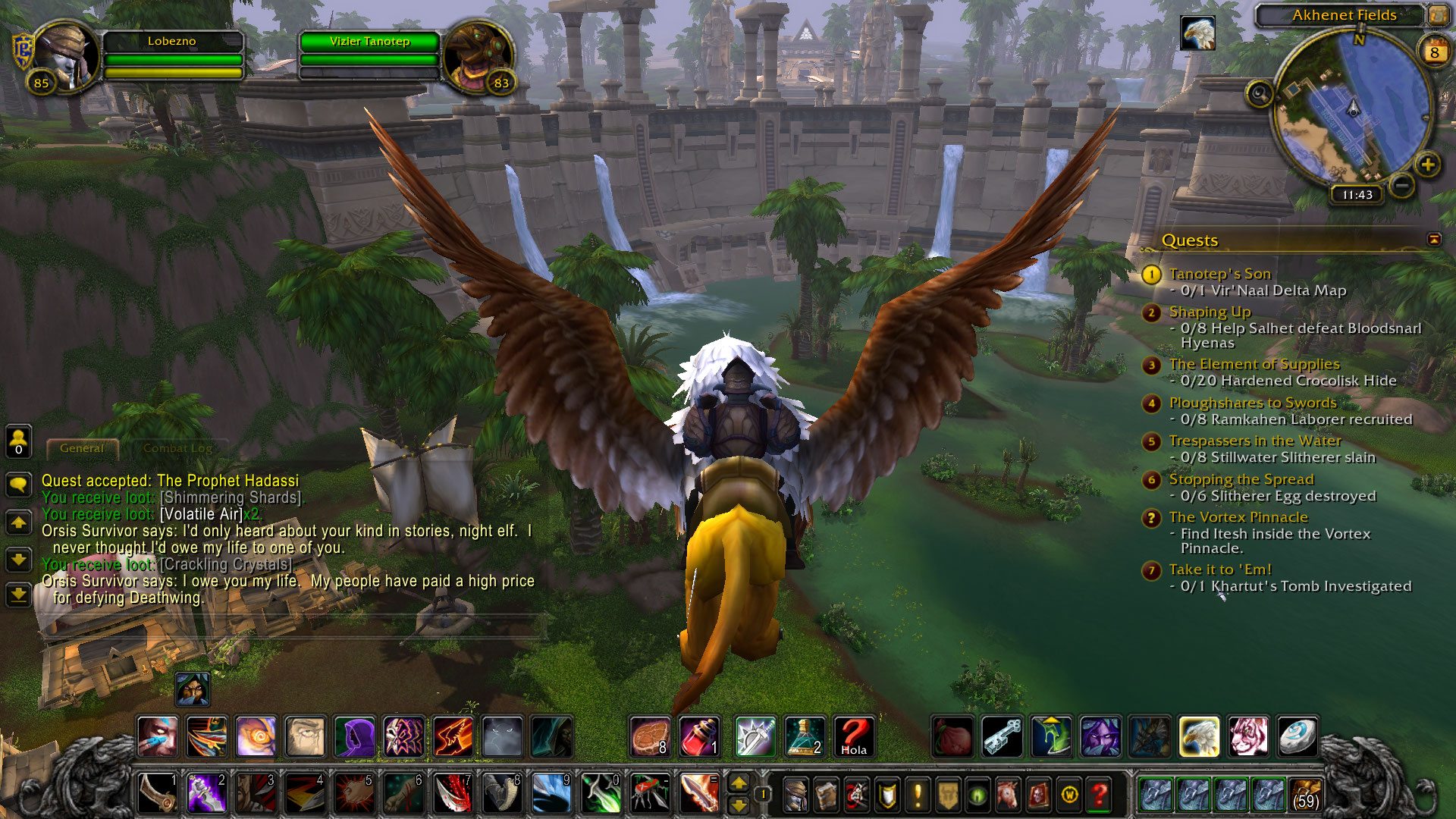This screenshot has height=819, width=1456.
Task: Open the main backpack showing 59 slots
Action: point(1305,794)
